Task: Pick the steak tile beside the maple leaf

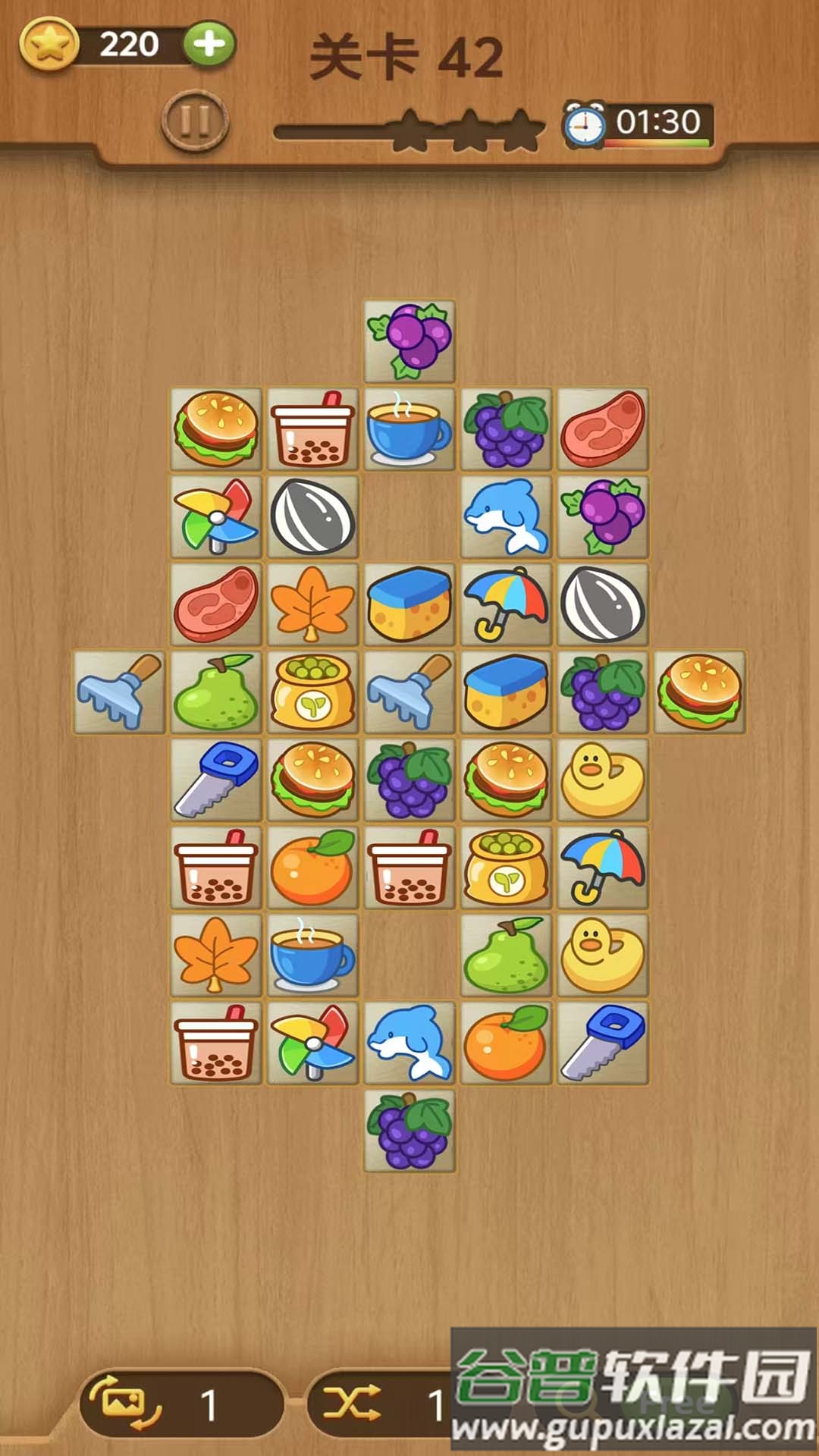Action: click(216, 604)
